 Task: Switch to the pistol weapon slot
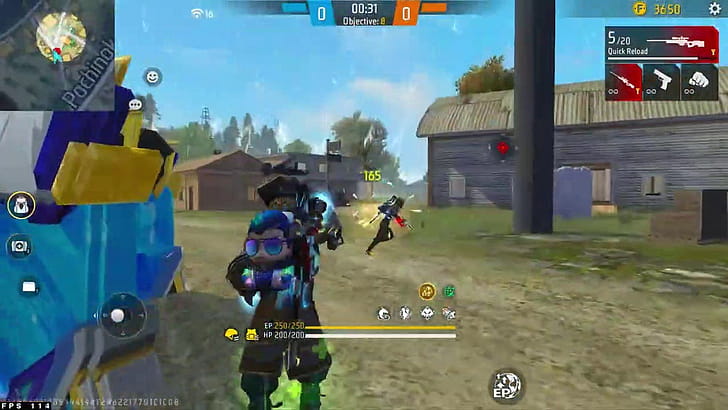[x=661, y=81]
